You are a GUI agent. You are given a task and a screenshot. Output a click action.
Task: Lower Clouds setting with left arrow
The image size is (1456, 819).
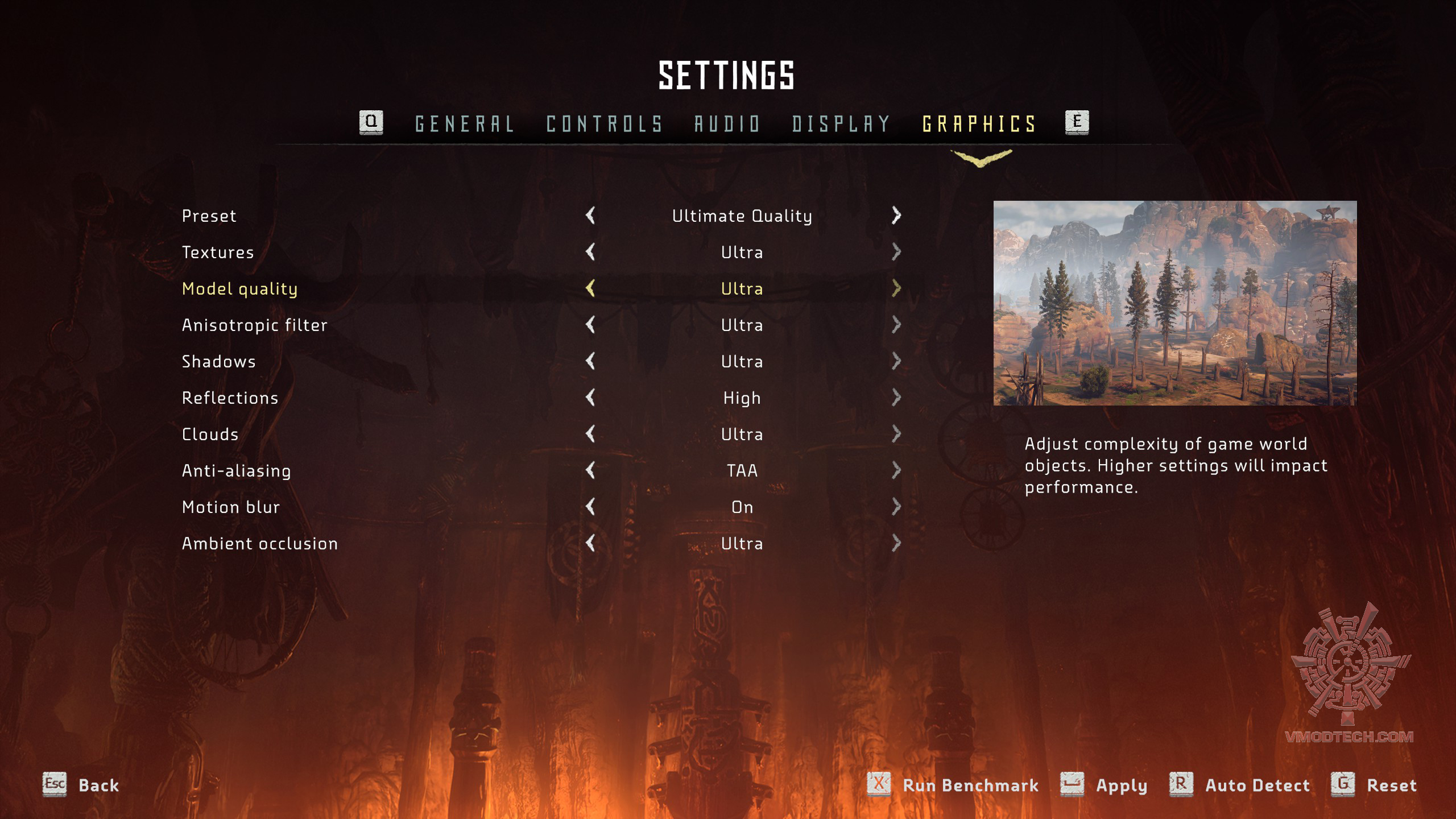click(590, 434)
